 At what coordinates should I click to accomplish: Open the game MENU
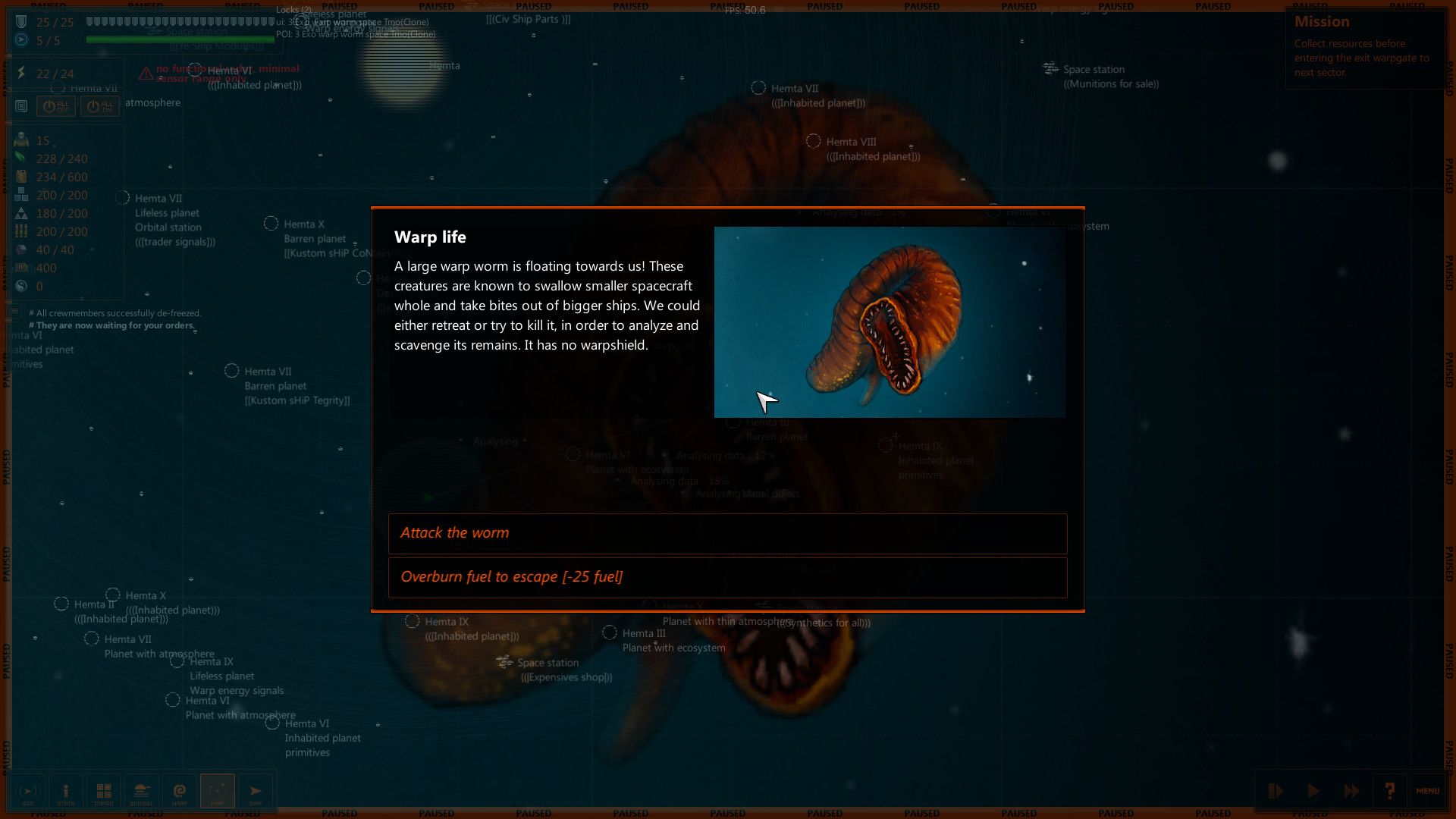[x=1427, y=791]
